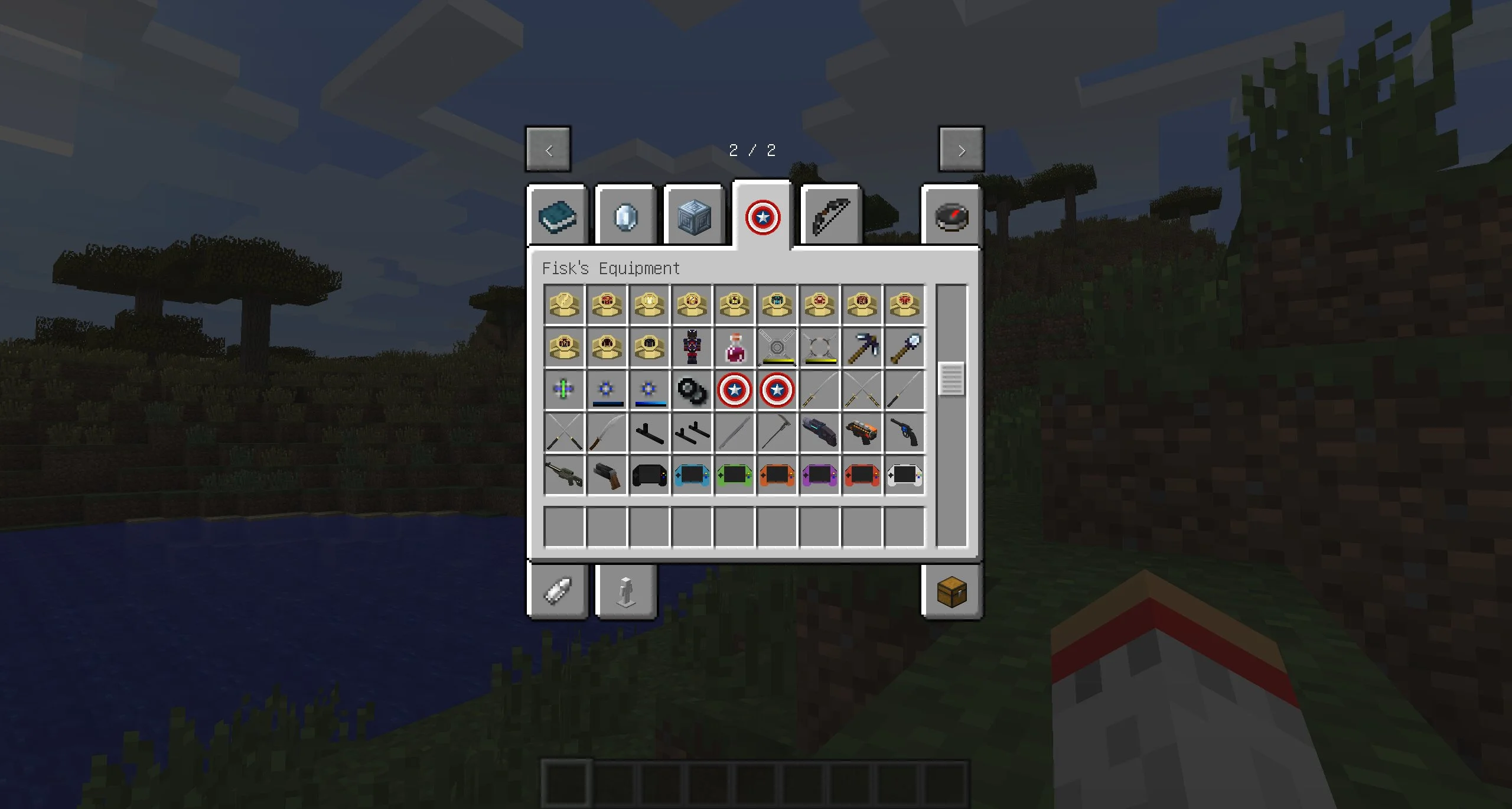Screen dimensions: 1512x809
Task: Take the shovel from the grid
Action: 904,347
